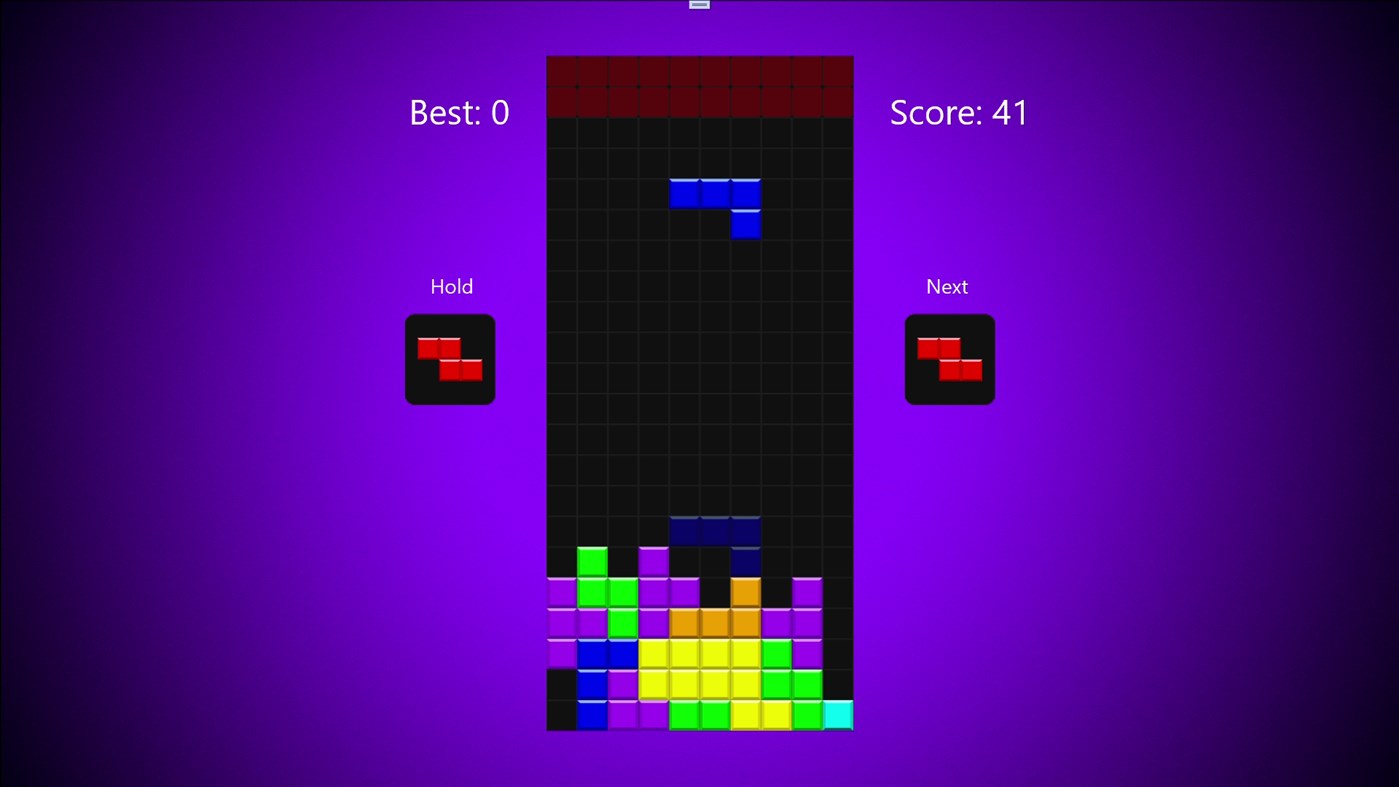Click the Score: 41 display
Screen dimensions: 1399x787
click(x=958, y=112)
